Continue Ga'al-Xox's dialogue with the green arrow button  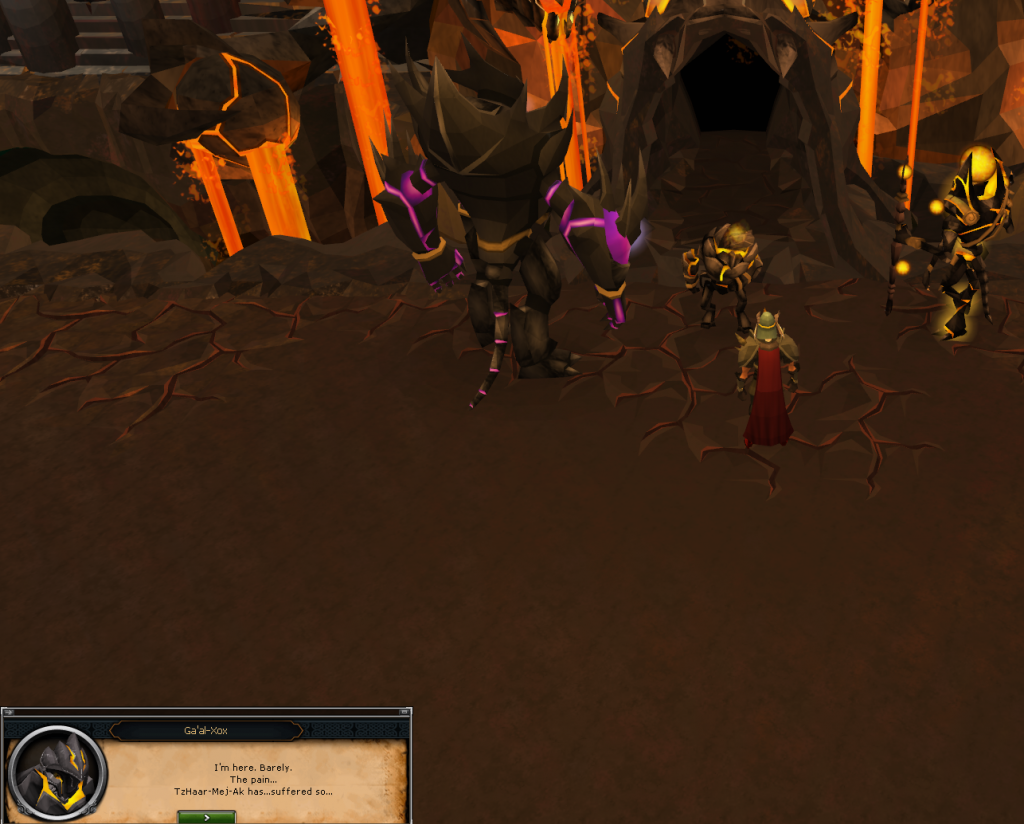click(206, 817)
